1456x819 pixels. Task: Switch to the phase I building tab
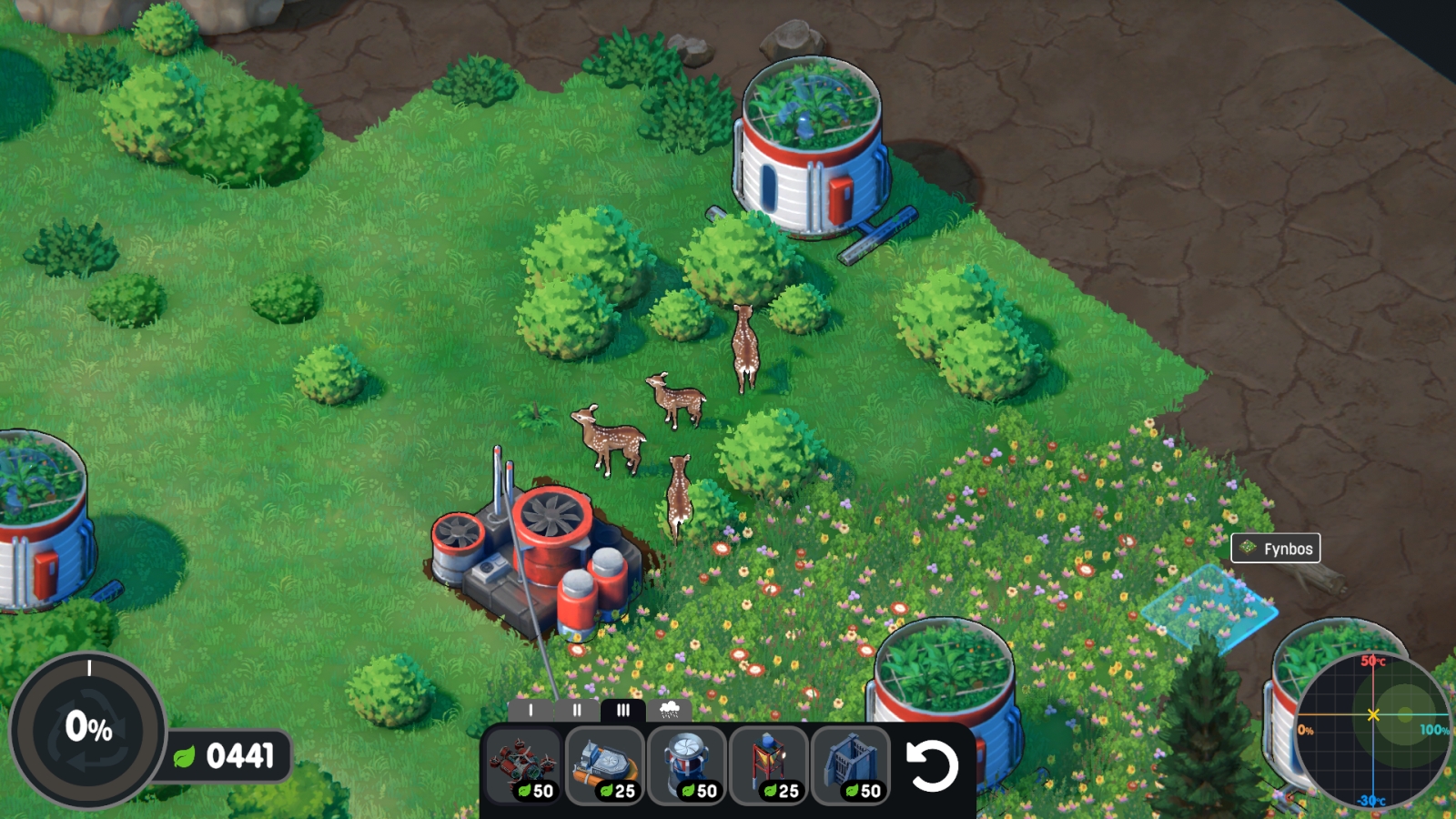click(x=531, y=710)
